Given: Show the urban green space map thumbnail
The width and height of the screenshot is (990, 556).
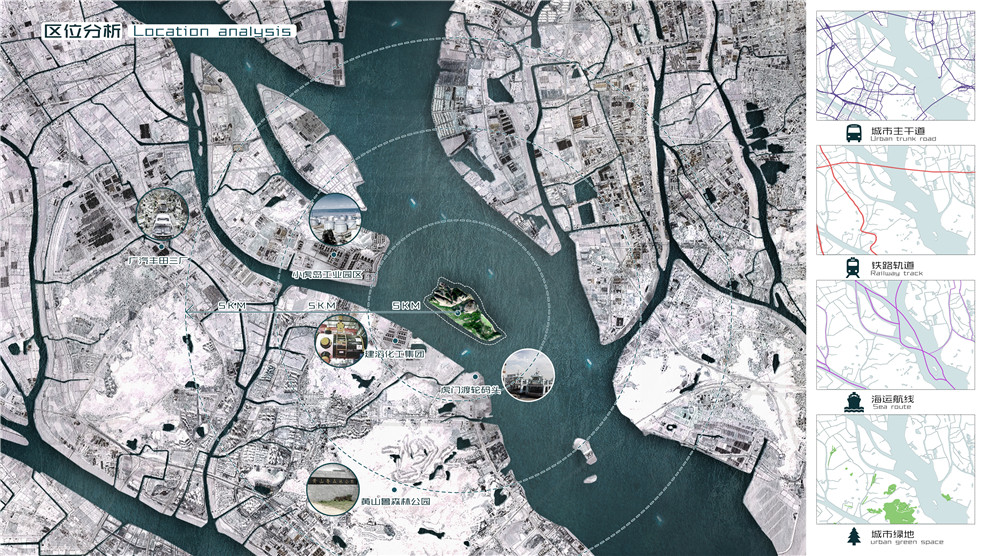Looking at the screenshot, I should [x=894, y=469].
